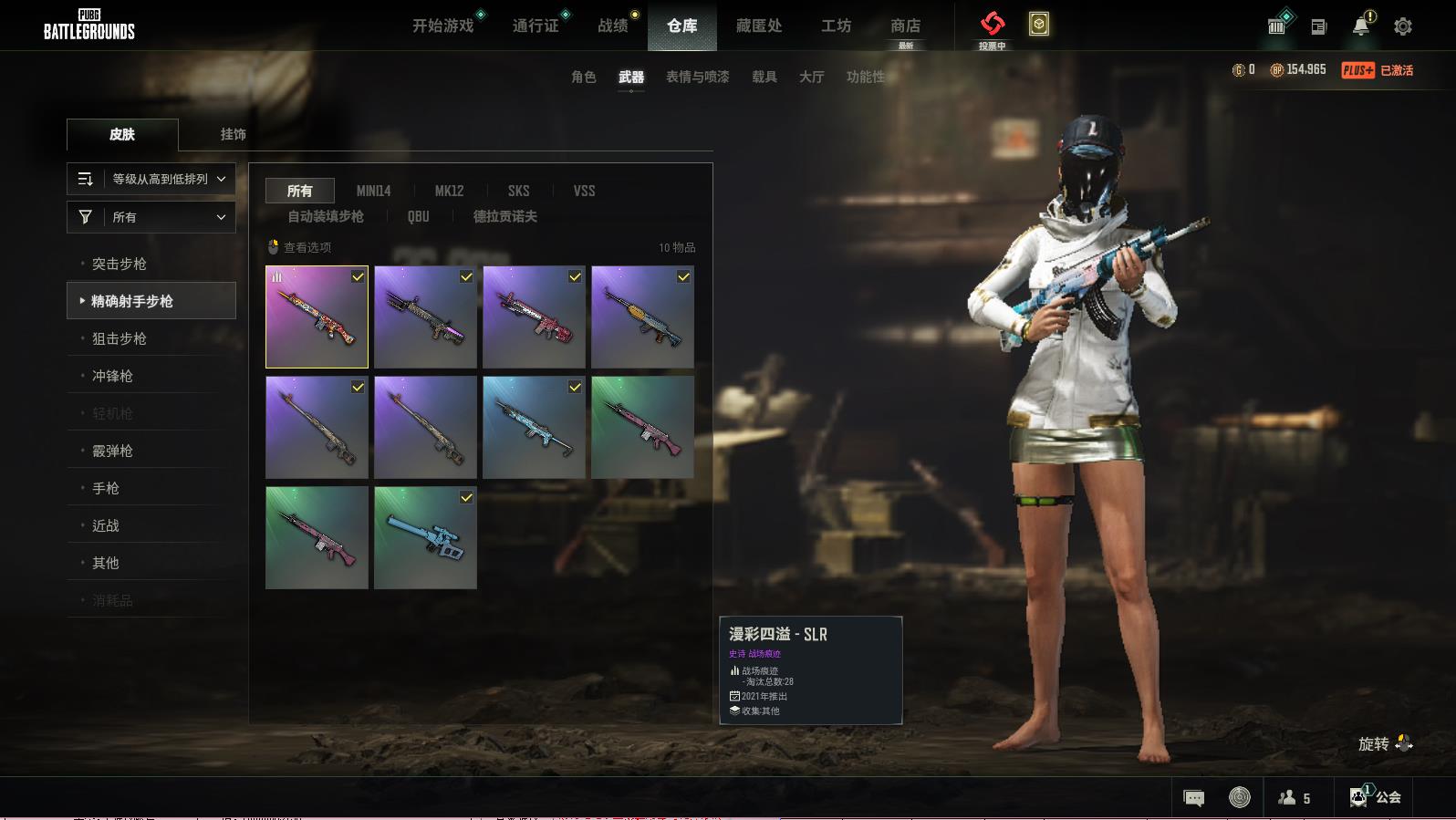
Task: Show 德拉贡诺夫 skins only
Action: tap(504, 216)
